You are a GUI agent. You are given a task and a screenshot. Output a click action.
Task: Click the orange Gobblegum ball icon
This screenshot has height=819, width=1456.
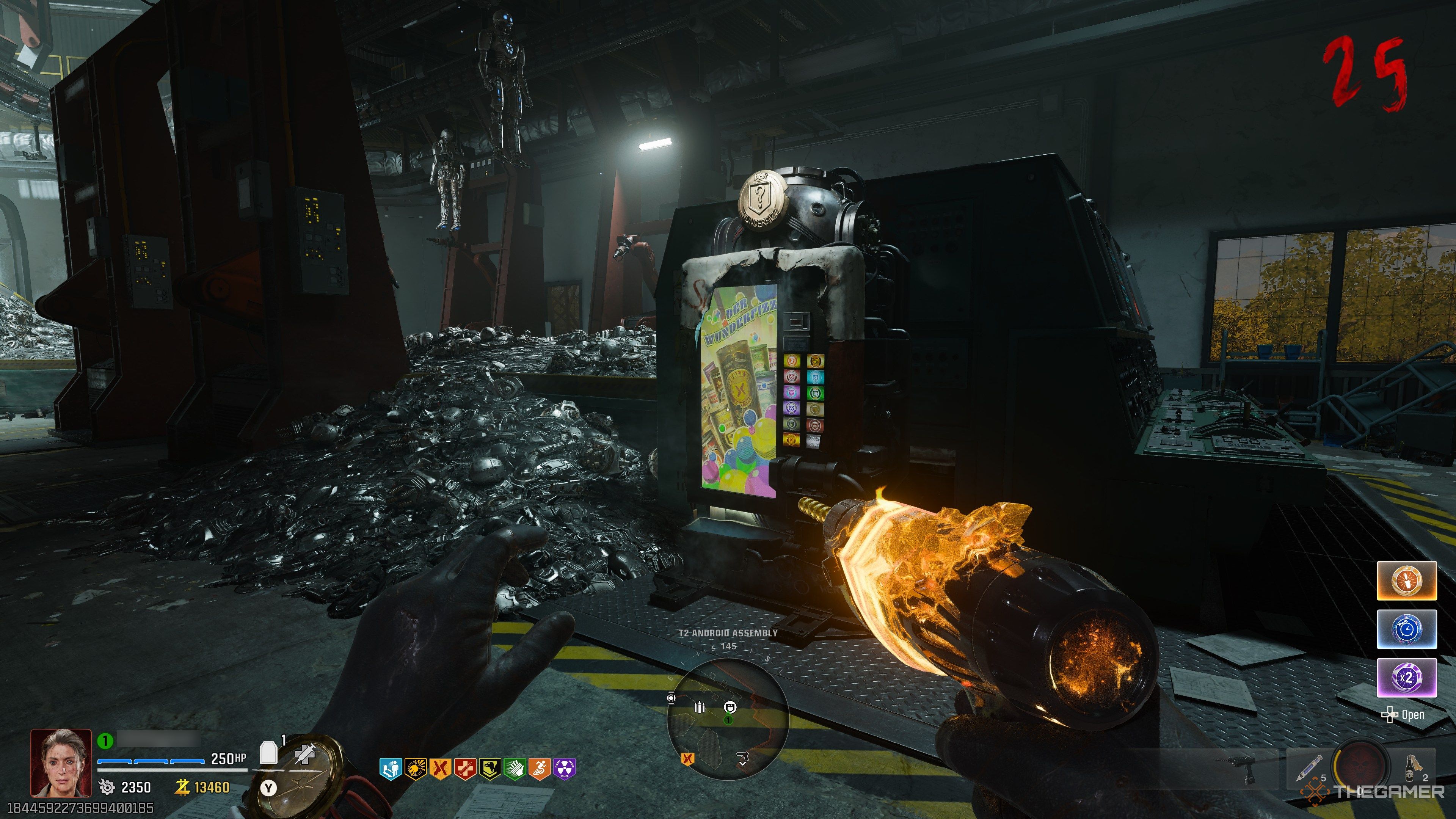coord(1407,581)
